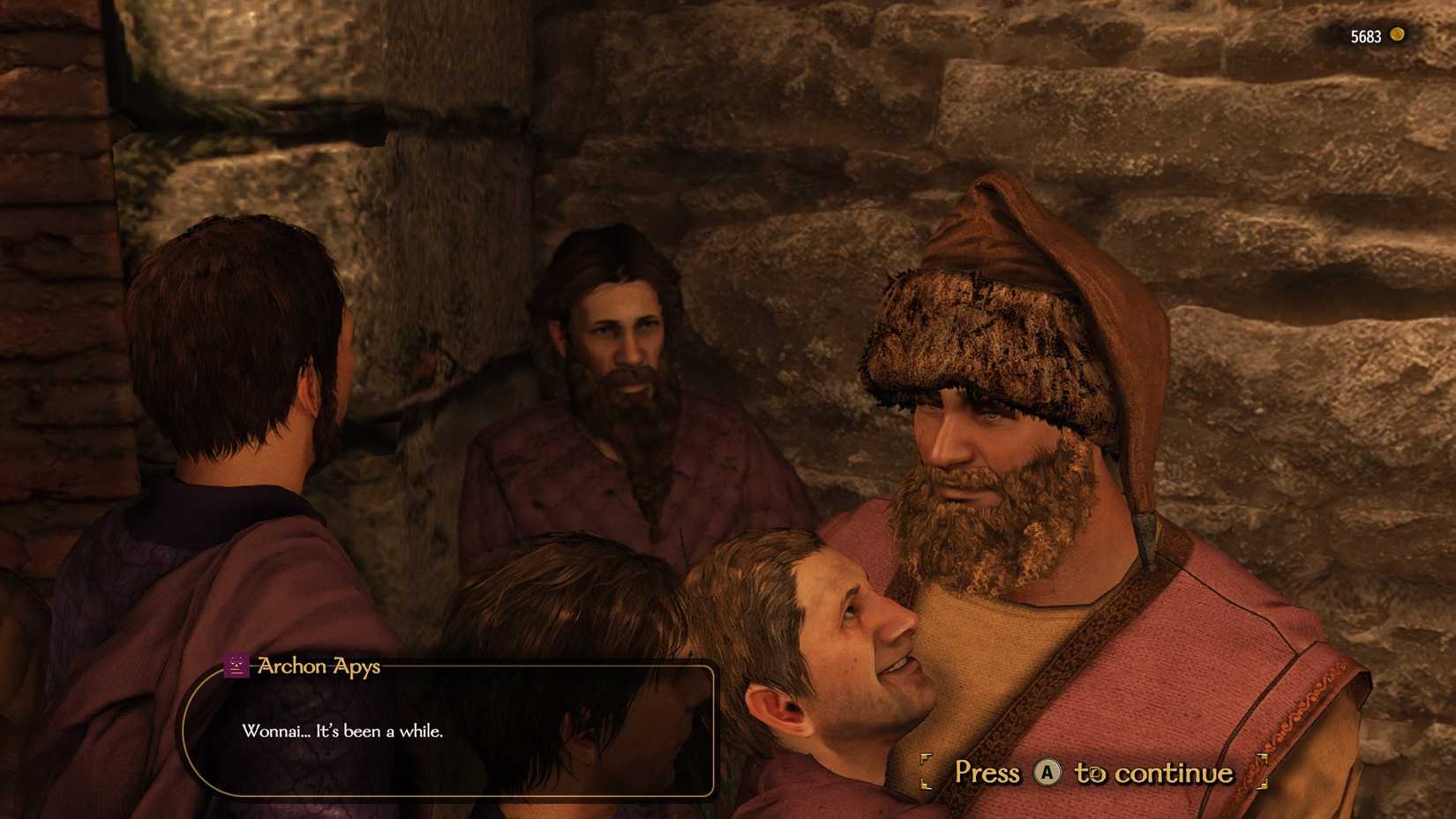Click the purple faction emblem beside Archon Apys
1456x819 pixels.
236,665
